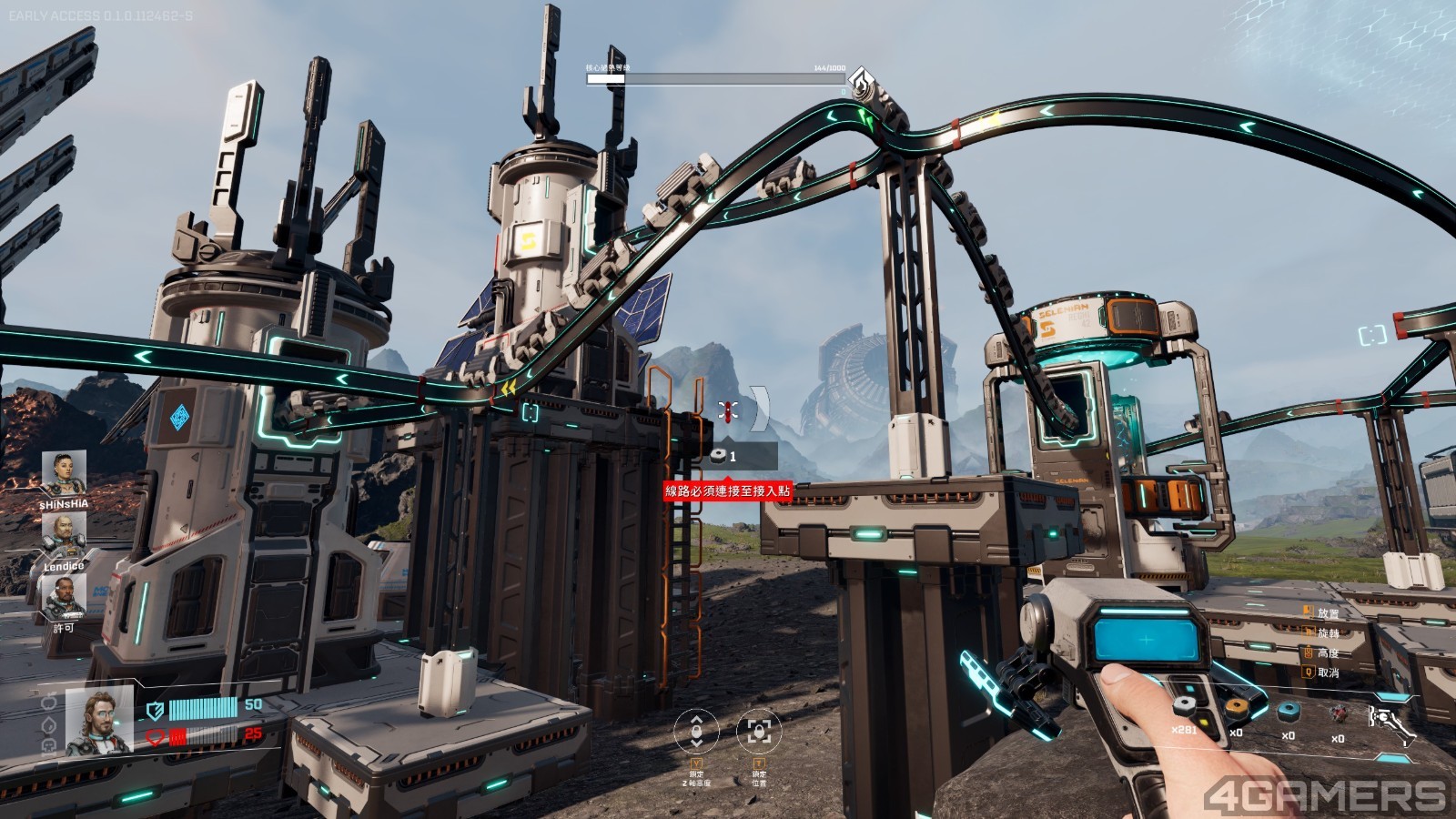Select the orange bolt resource slot
Screen dimensions: 1456x819
(x=1235, y=709)
